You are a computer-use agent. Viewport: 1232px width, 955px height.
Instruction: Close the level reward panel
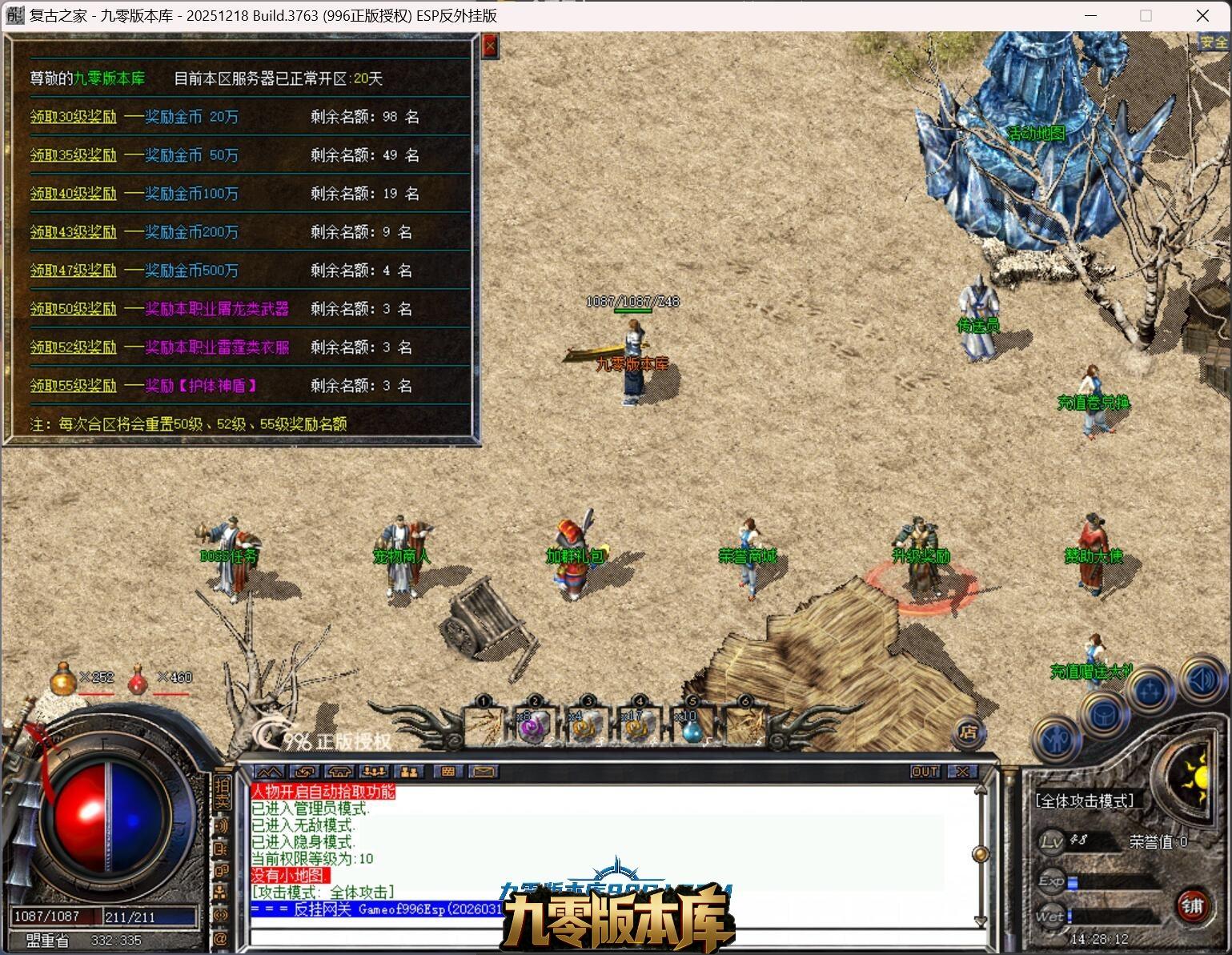tap(490, 46)
